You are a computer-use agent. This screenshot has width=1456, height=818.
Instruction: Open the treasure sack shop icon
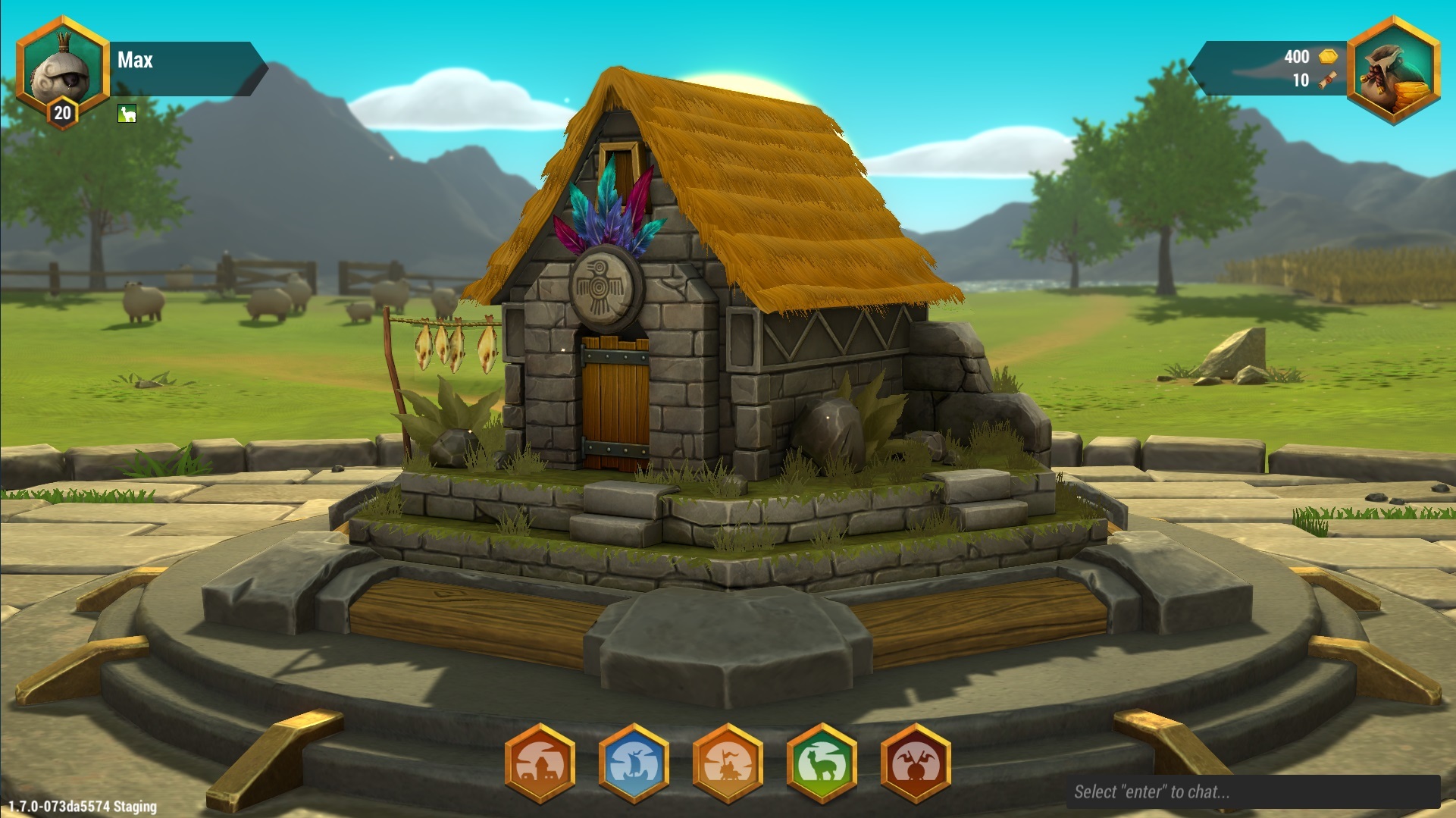click(1393, 70)
